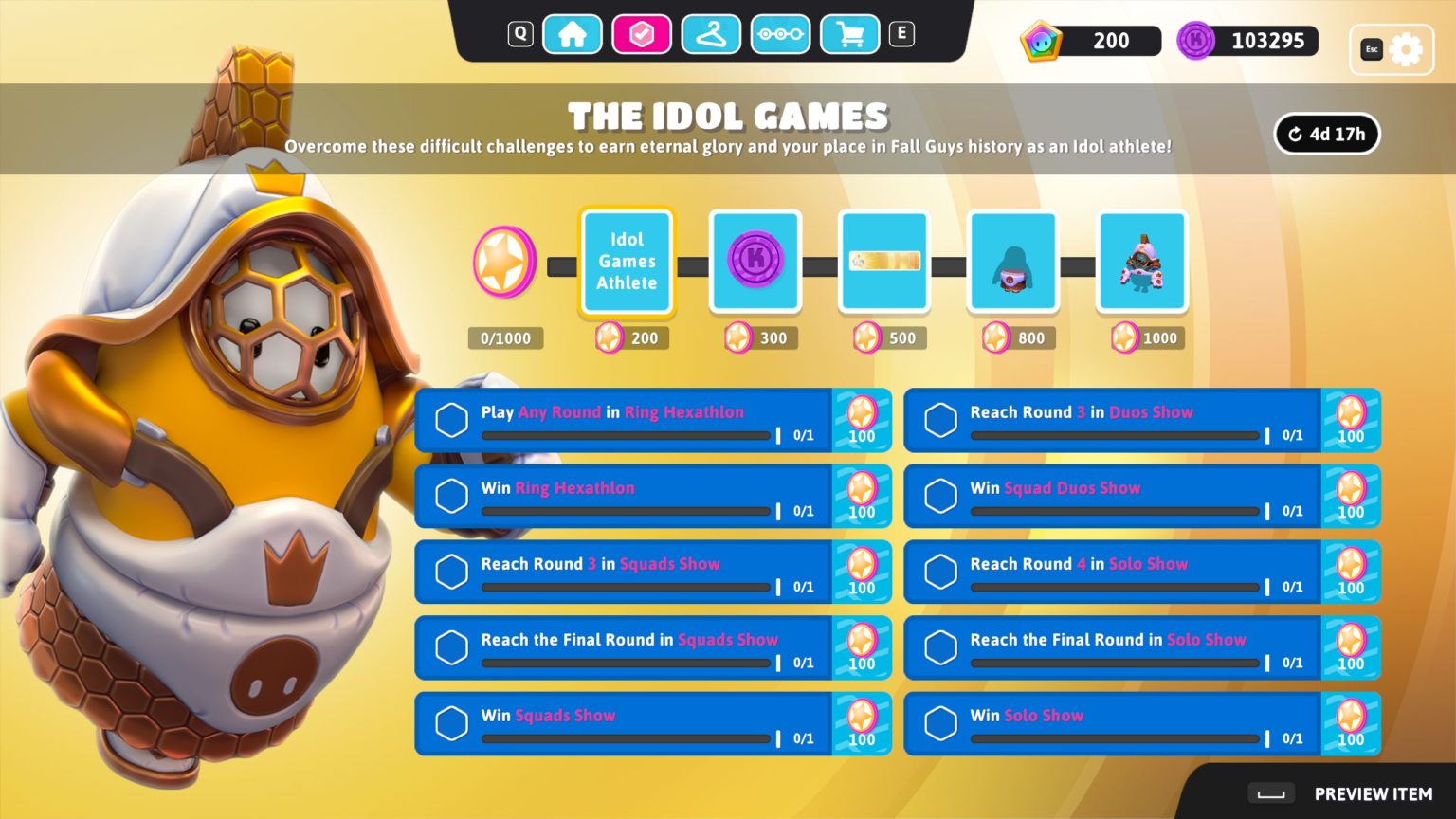Open the refresh timer showing 4d 17h
This screenshot has width=1456, height=819.
pos(1326,134)
